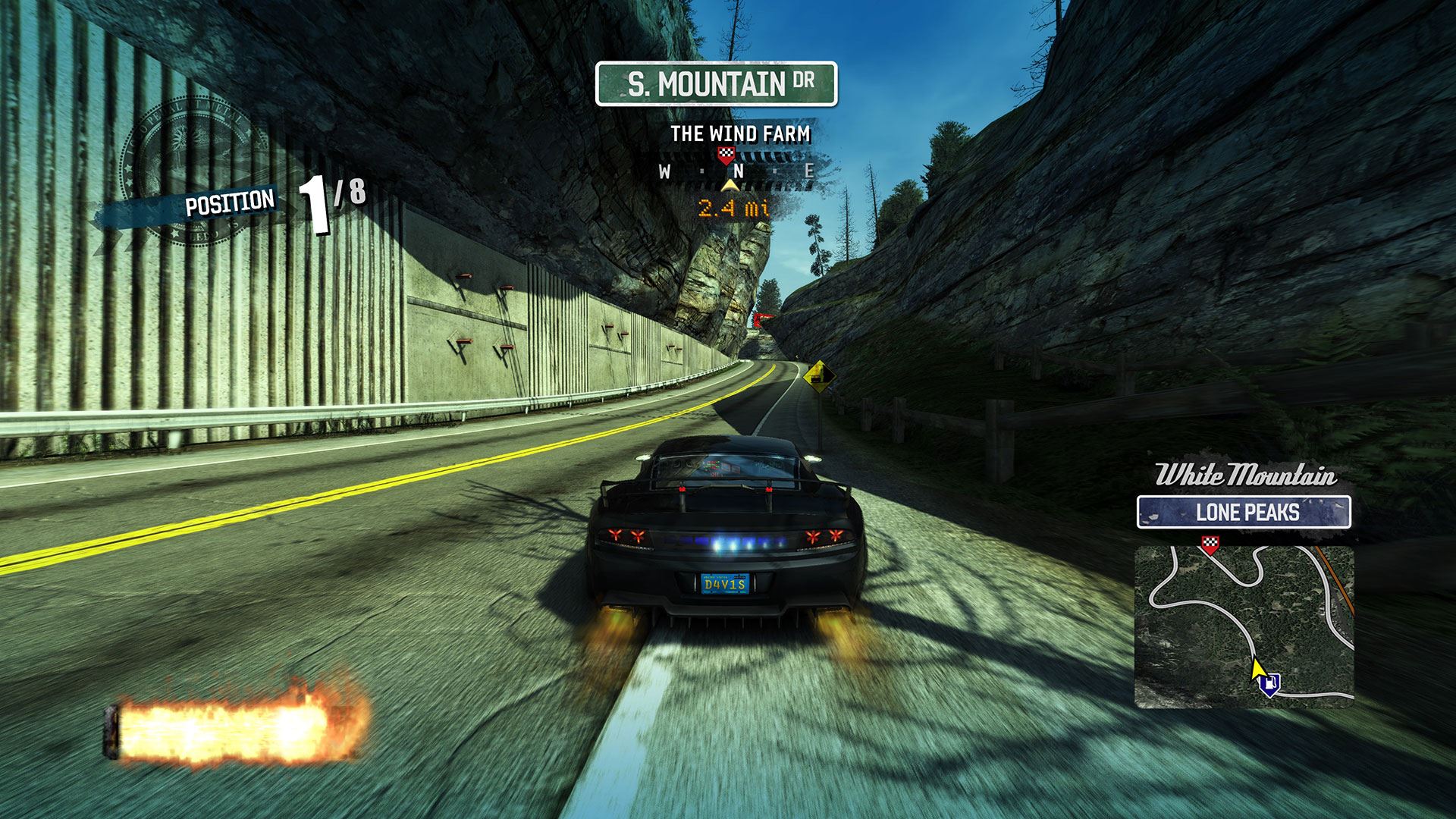Click the gas station marker on minimap

(1269, 684)
